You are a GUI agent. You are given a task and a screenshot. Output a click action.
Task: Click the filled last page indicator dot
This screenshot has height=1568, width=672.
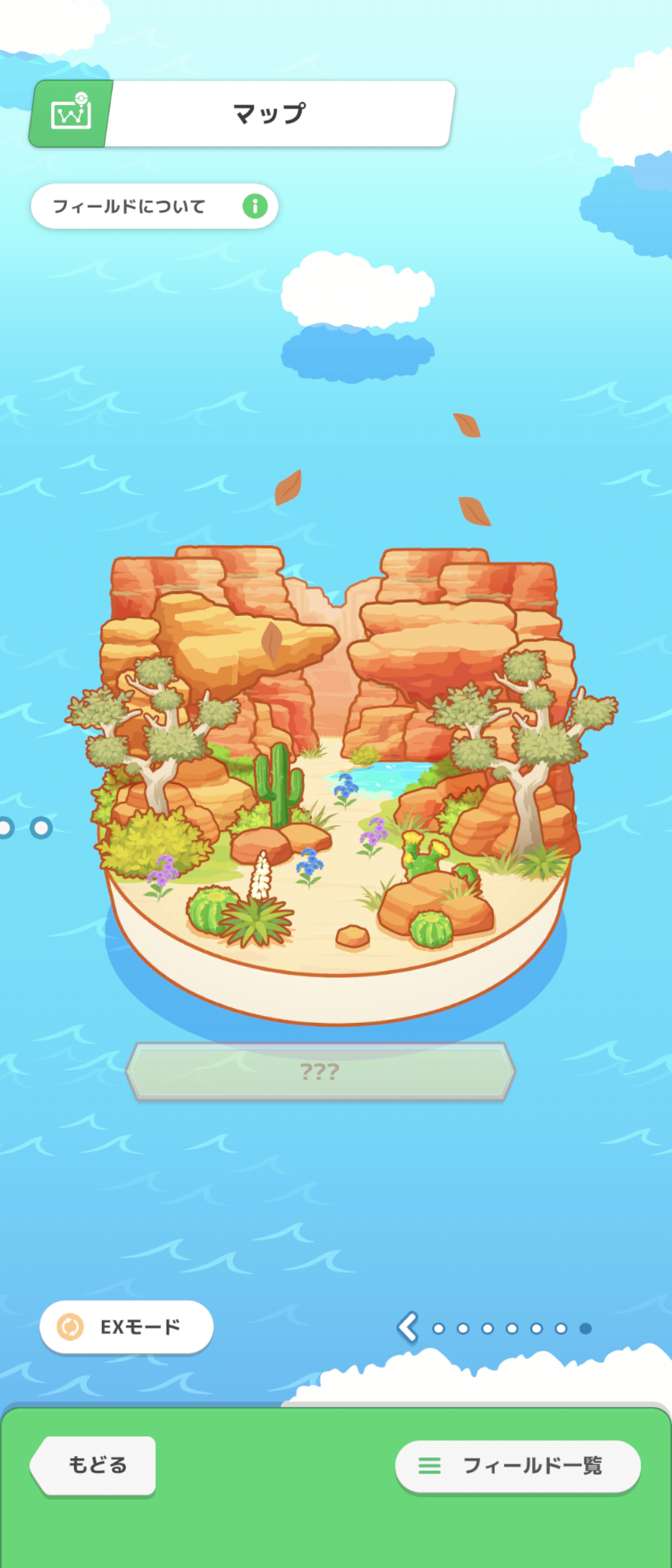click(x=585, y=1328)
